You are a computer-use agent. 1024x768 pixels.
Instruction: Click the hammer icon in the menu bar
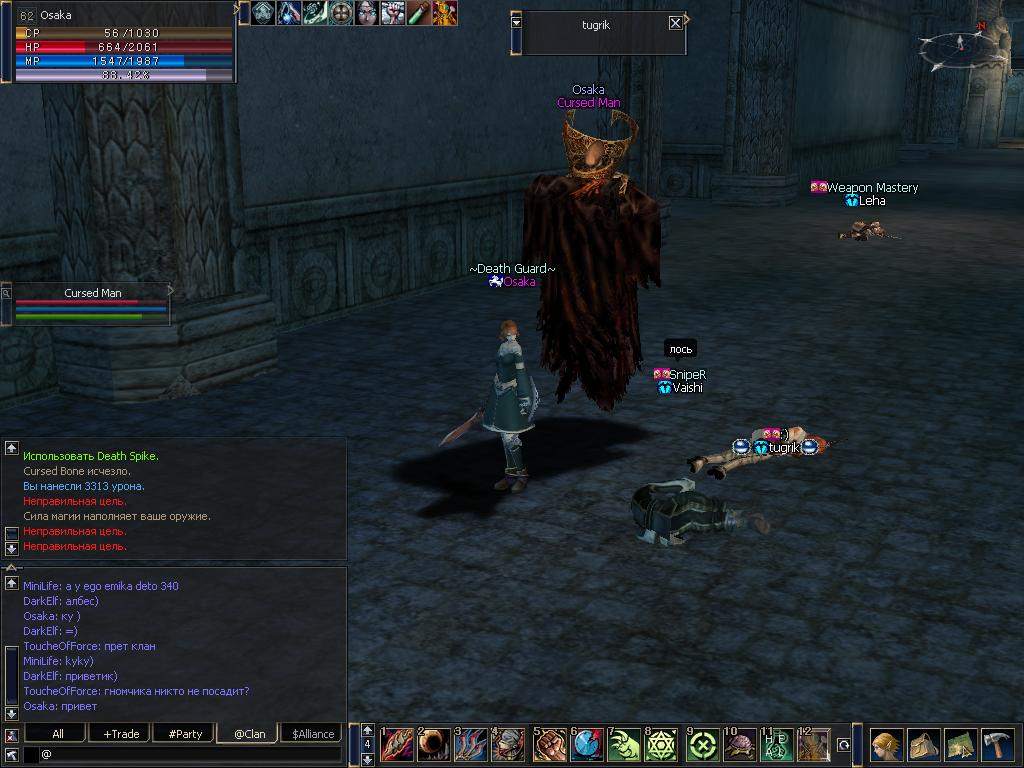click(x=997, y=745)
